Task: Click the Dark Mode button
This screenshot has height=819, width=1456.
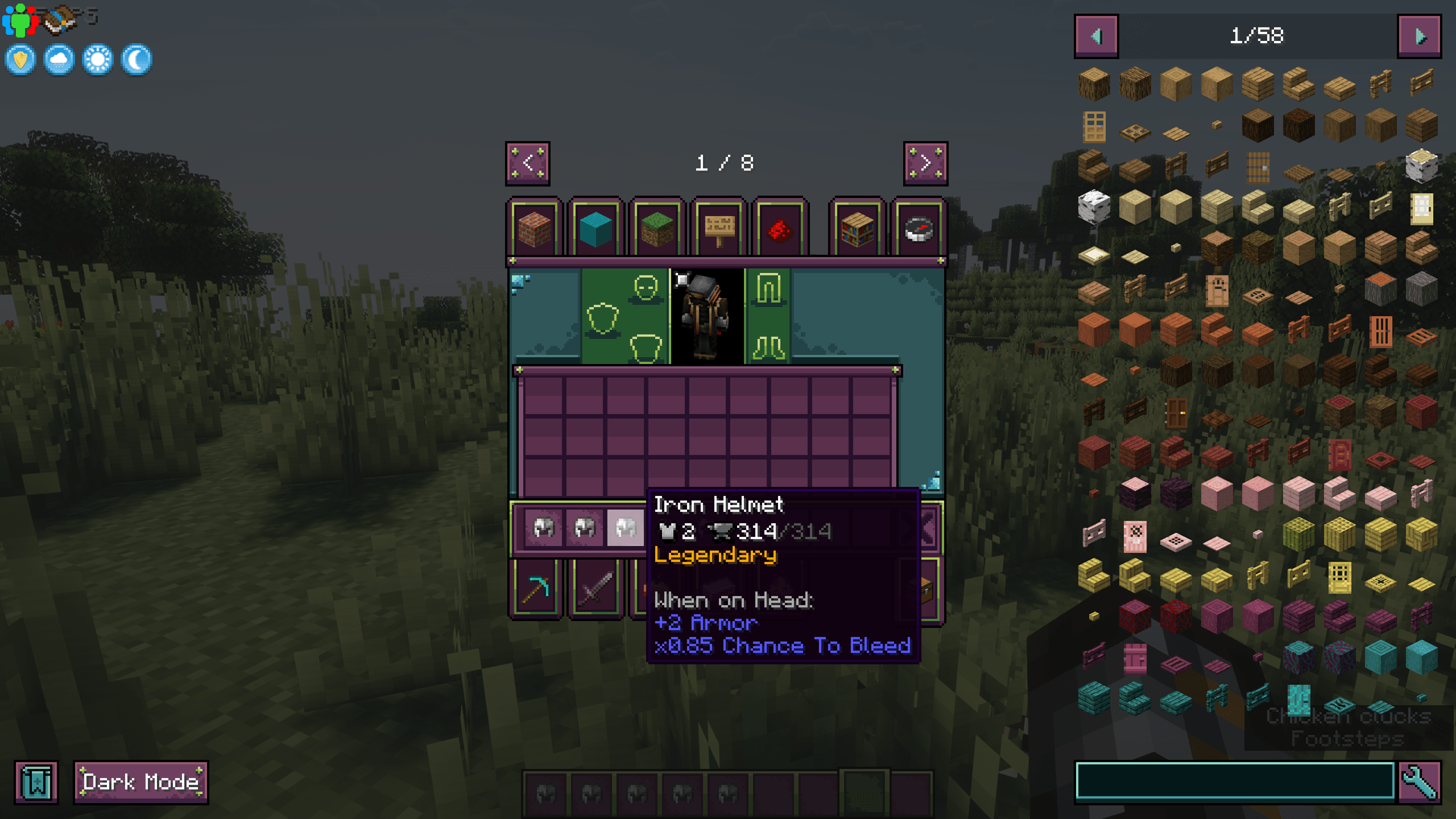Action: point(140,781)
